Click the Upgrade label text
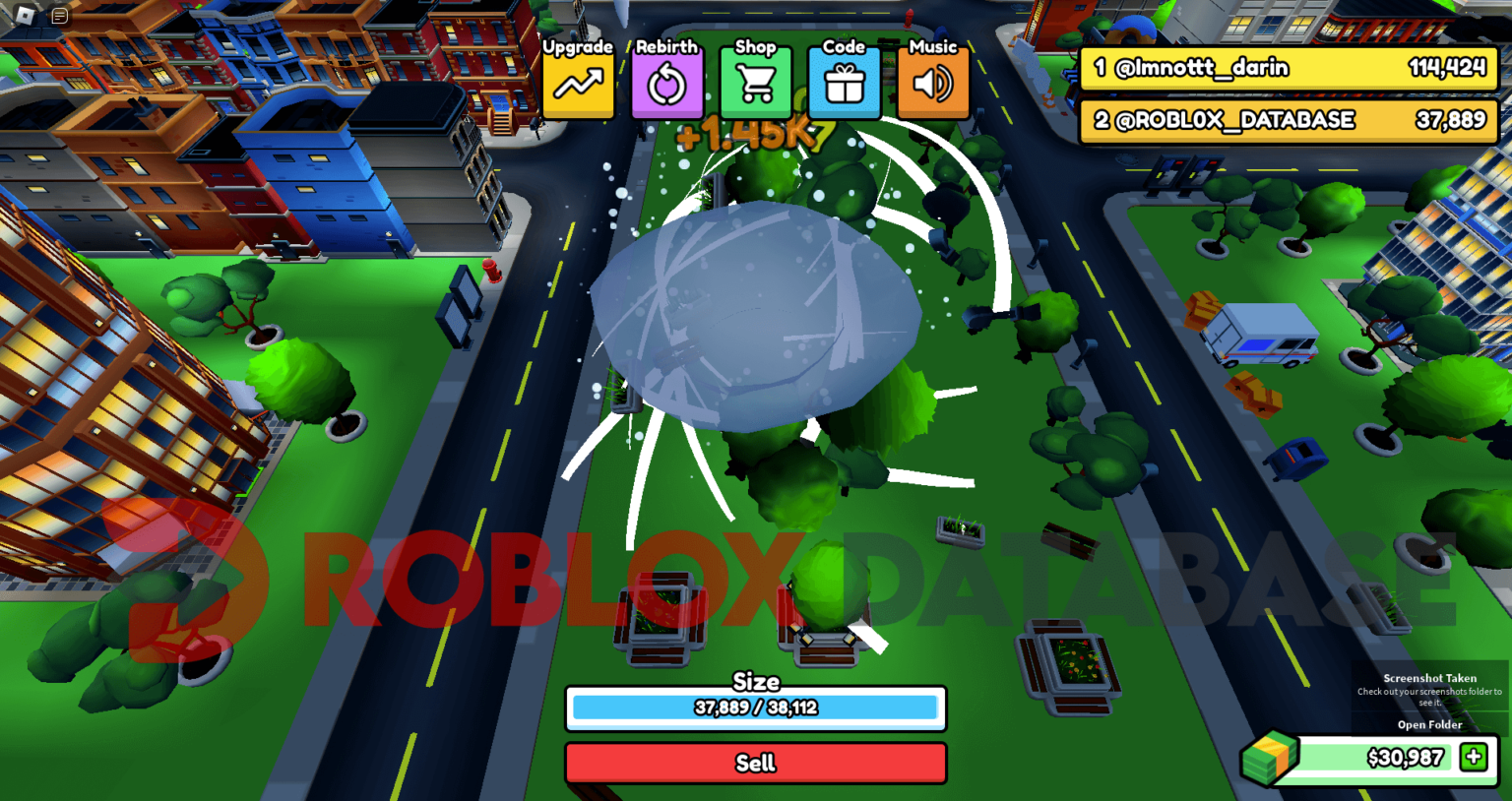 click(578, 46)
